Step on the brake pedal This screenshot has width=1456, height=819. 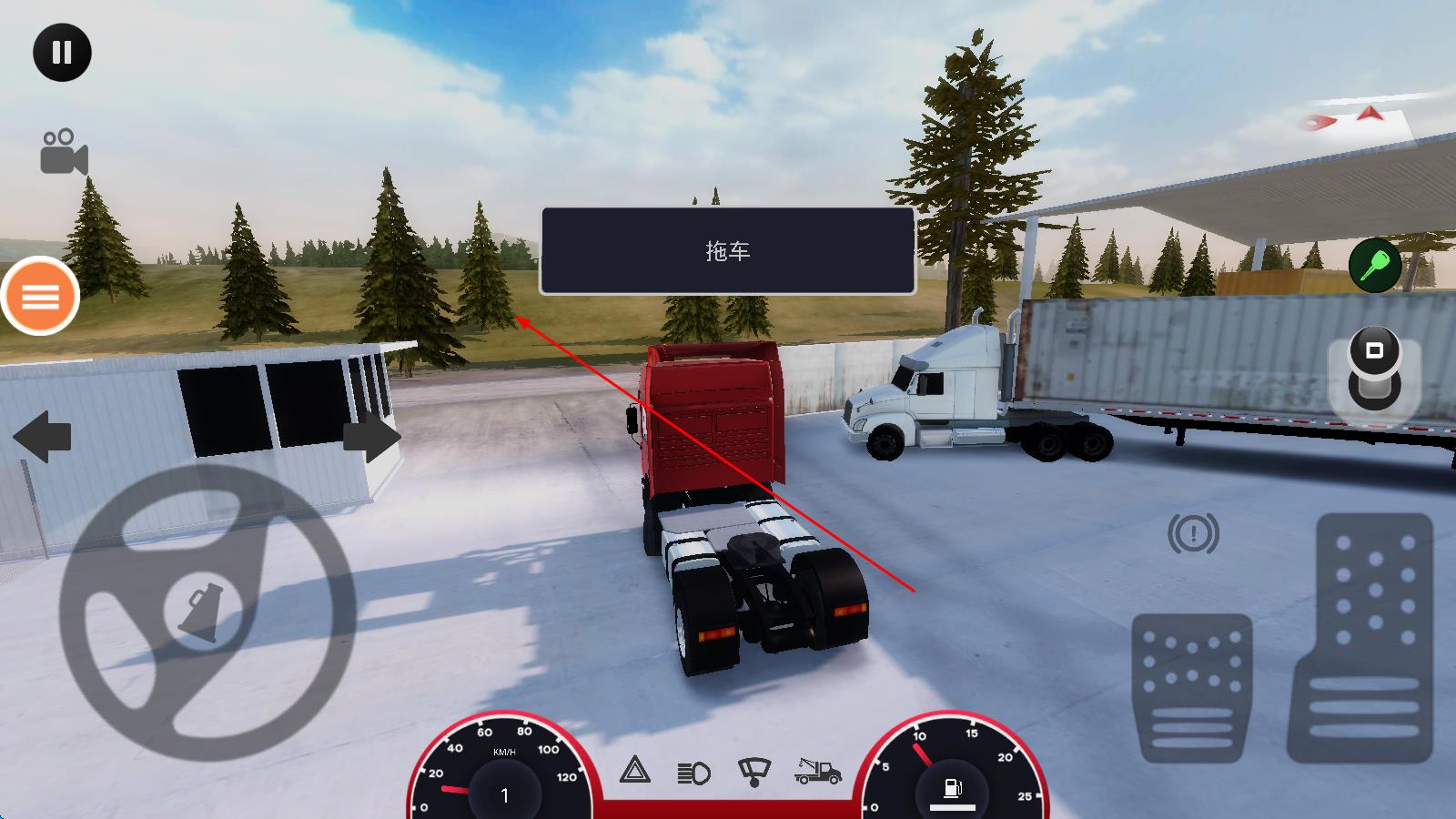click(1191, 687)
